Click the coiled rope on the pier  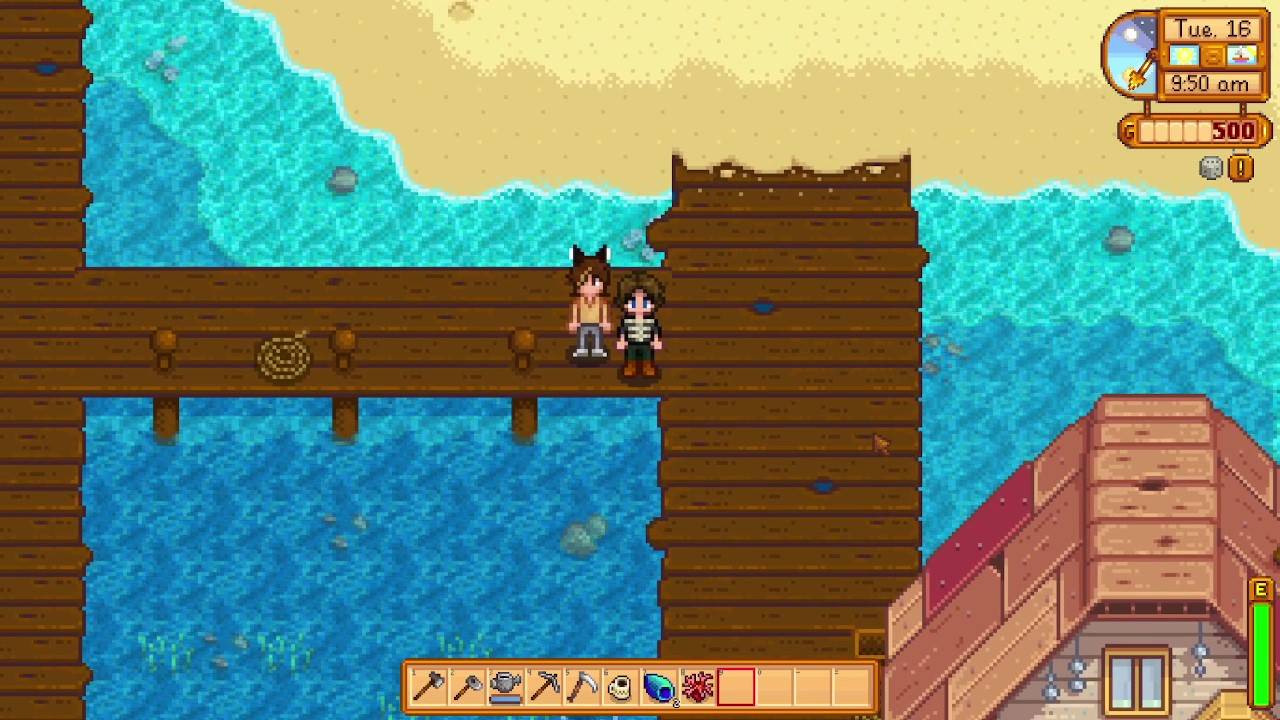(285, 355)
